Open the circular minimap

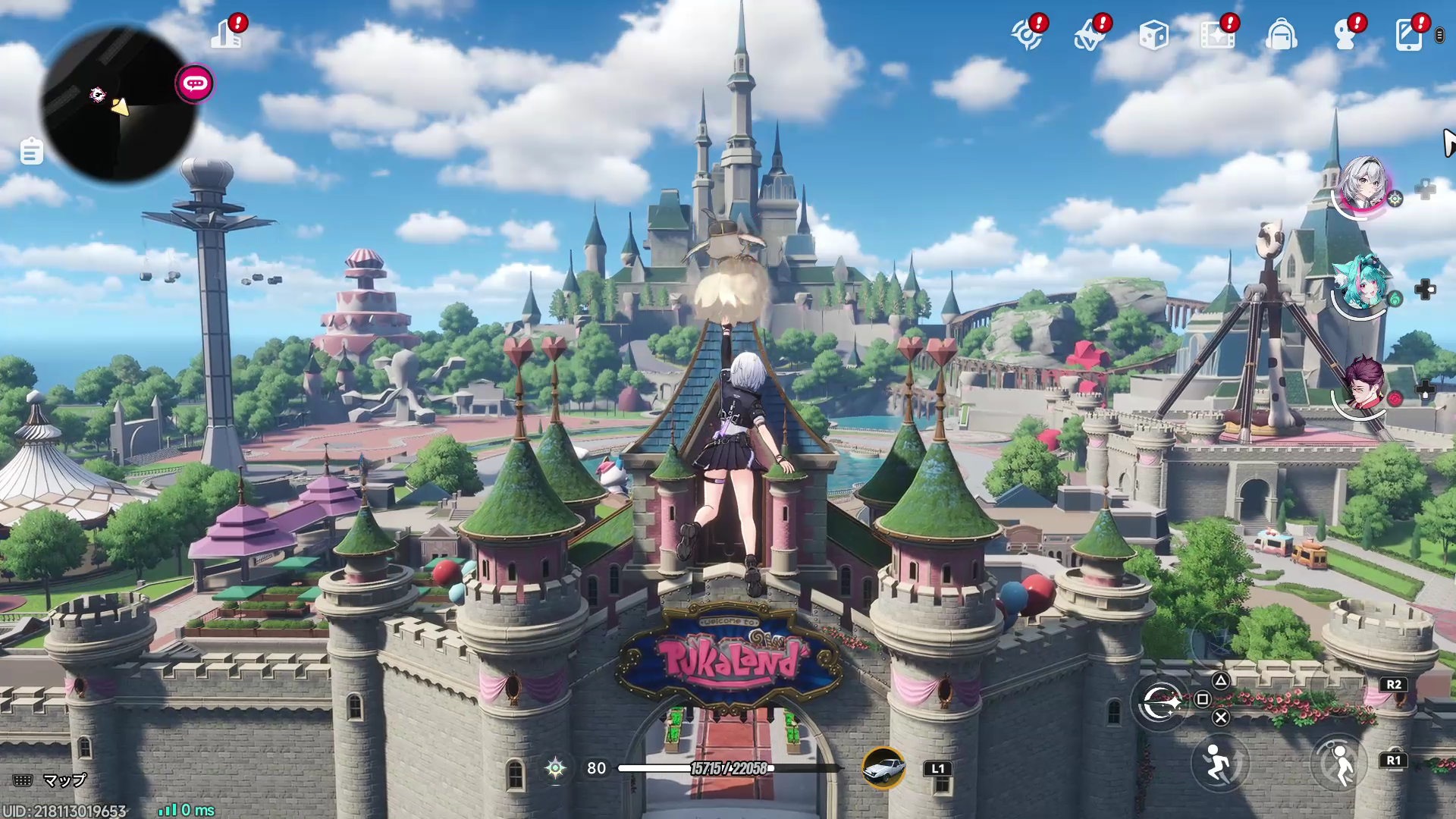[x=118, y=105]
